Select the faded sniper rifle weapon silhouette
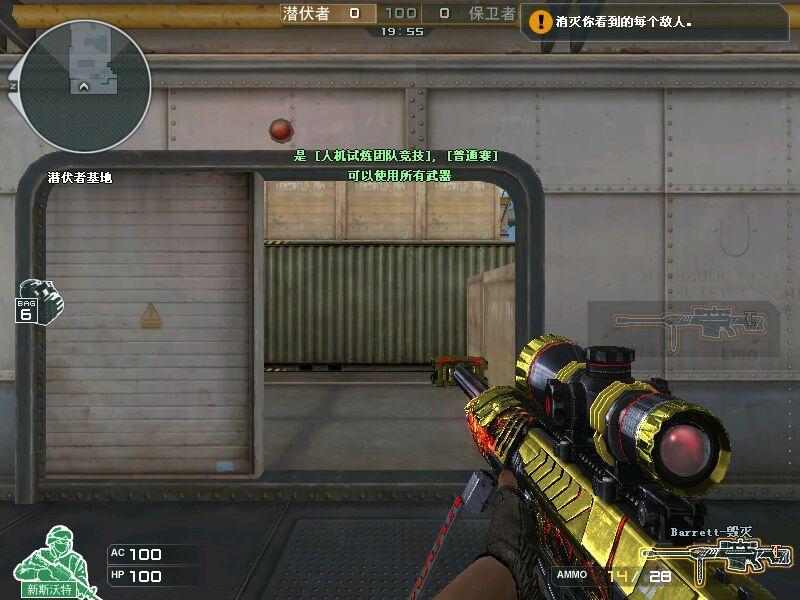 (x=688, y=322)
